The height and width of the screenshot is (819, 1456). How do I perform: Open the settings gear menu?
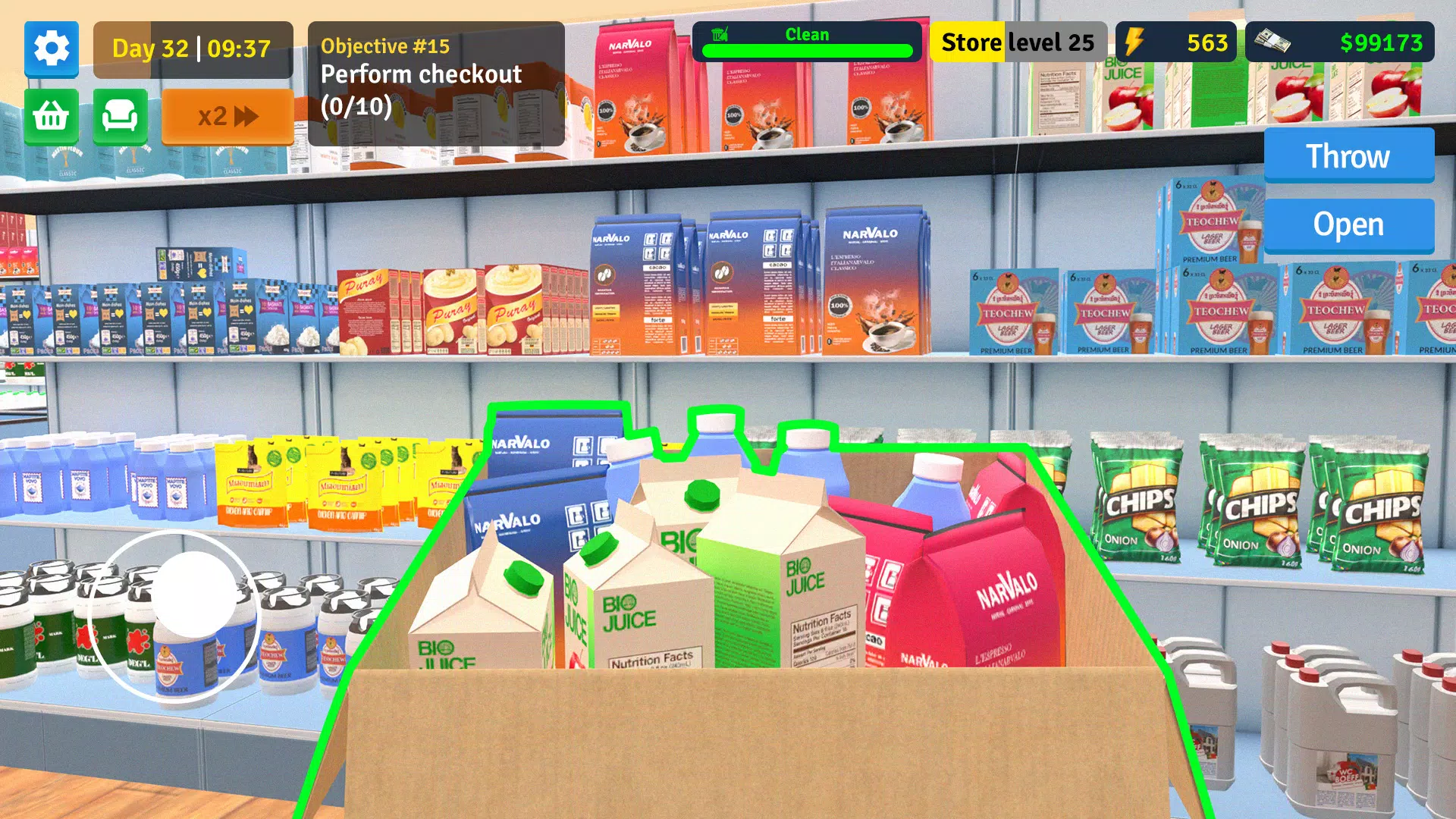(51, 49)
